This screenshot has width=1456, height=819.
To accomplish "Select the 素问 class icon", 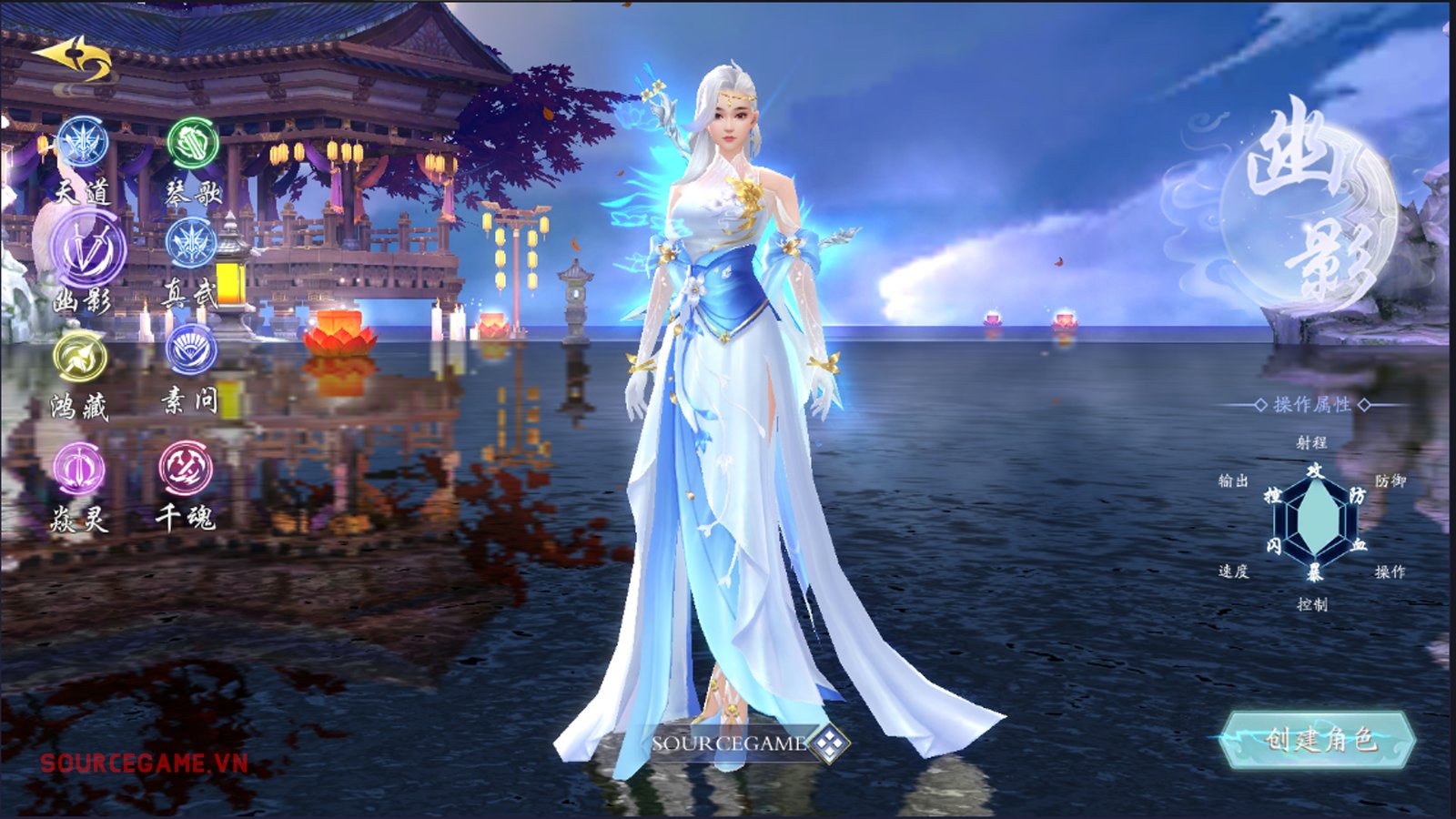I will (x=191, y=349).
